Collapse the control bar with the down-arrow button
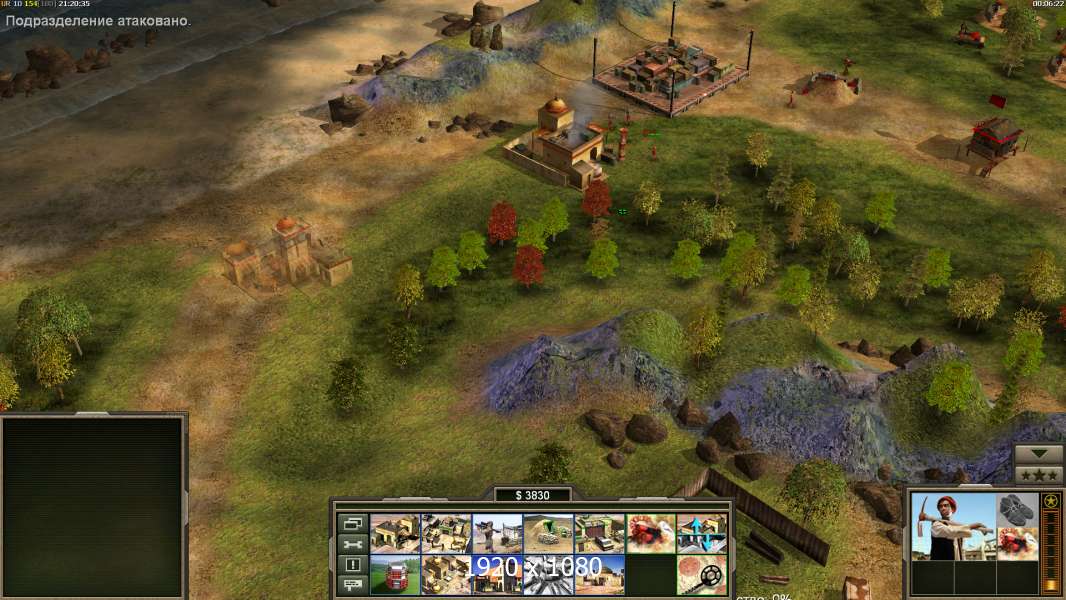This screenshot has height=600, width=1066. pos(1038,455)
